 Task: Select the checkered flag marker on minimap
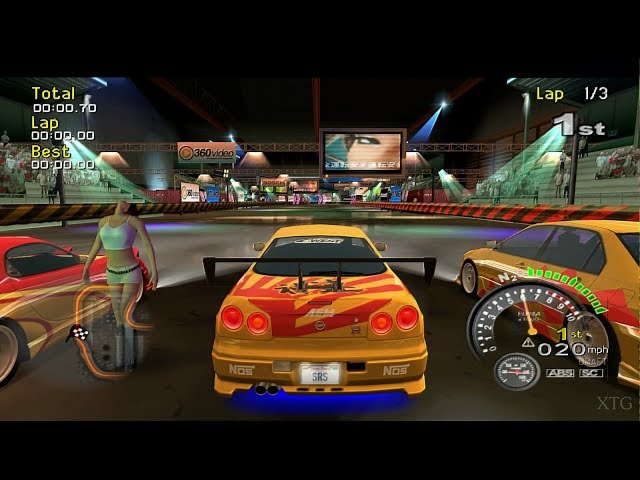pos(80,332)
